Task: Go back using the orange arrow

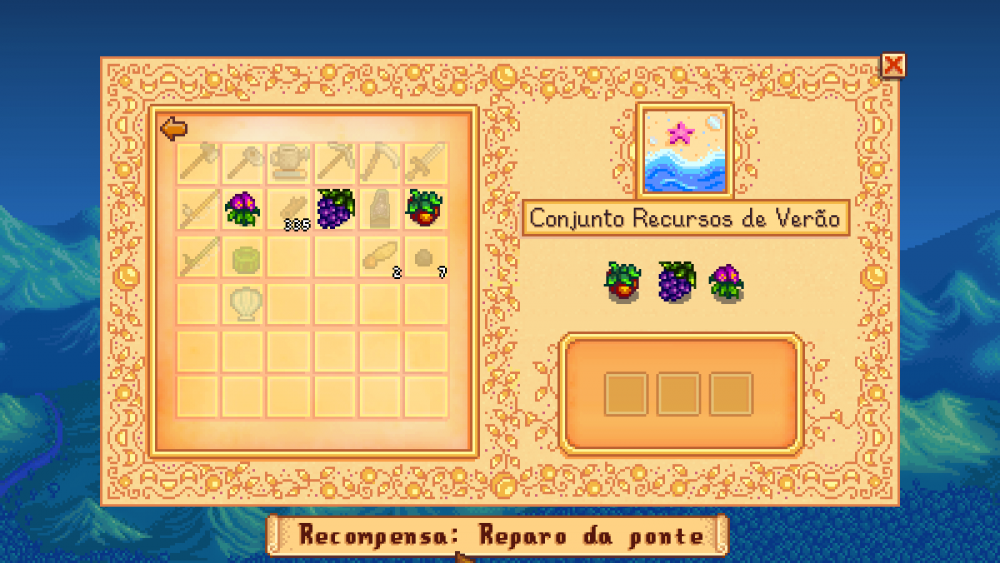Action: pos(174,128)
